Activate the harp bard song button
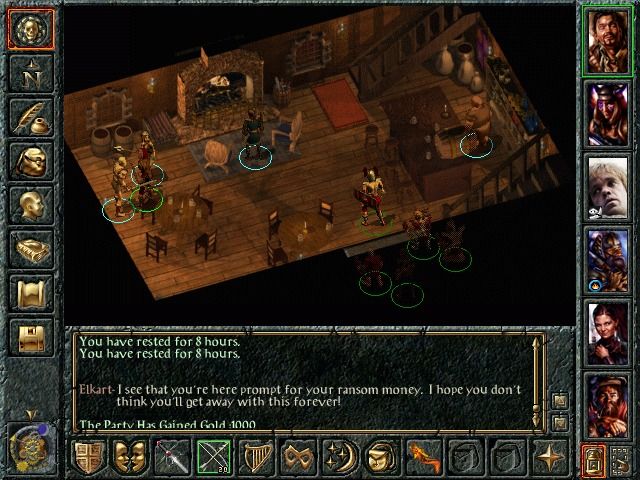 [255, 457]
